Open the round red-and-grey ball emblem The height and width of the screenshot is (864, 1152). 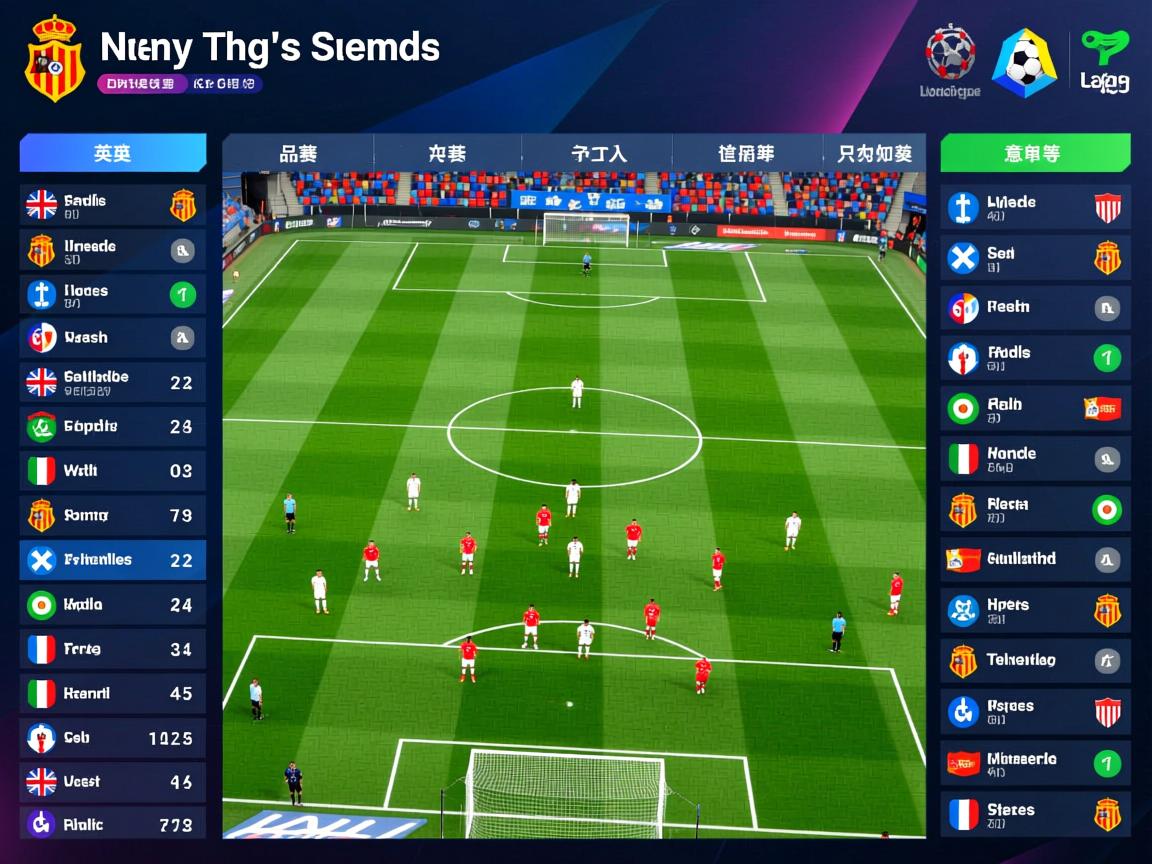click(949, 54)
